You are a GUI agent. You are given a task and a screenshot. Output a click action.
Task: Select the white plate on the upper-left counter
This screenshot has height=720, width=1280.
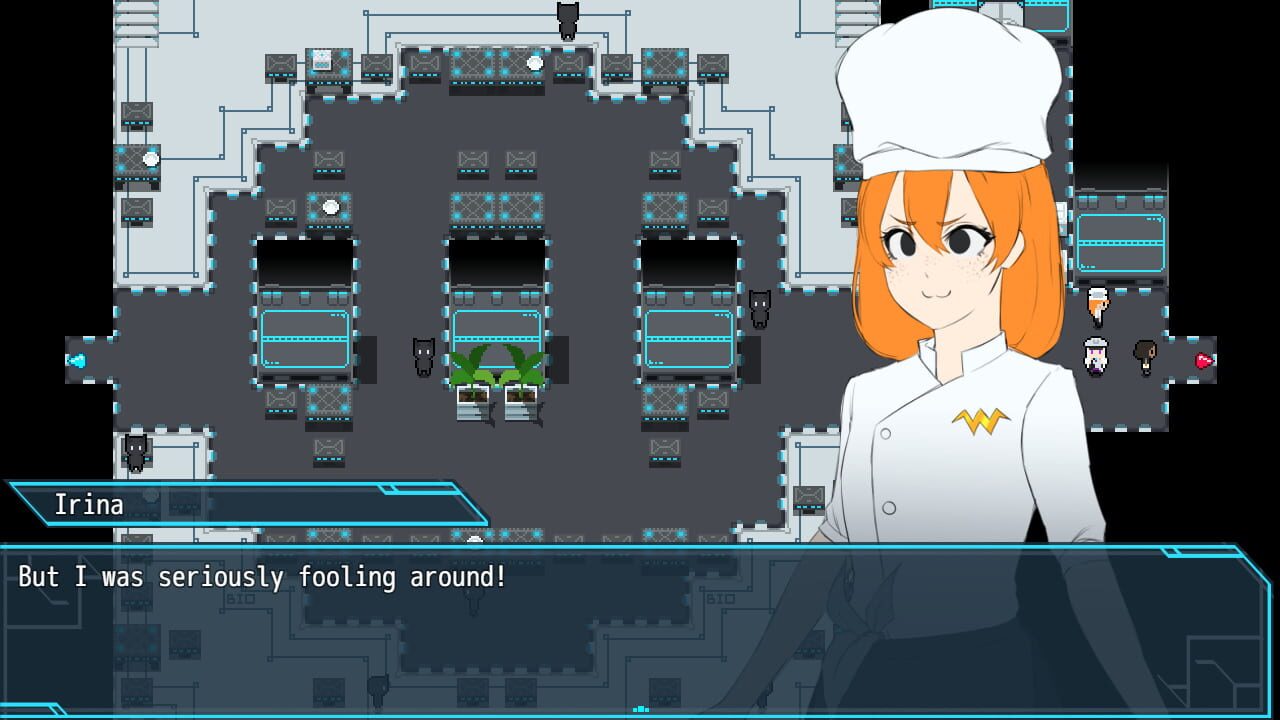(152, 160)
